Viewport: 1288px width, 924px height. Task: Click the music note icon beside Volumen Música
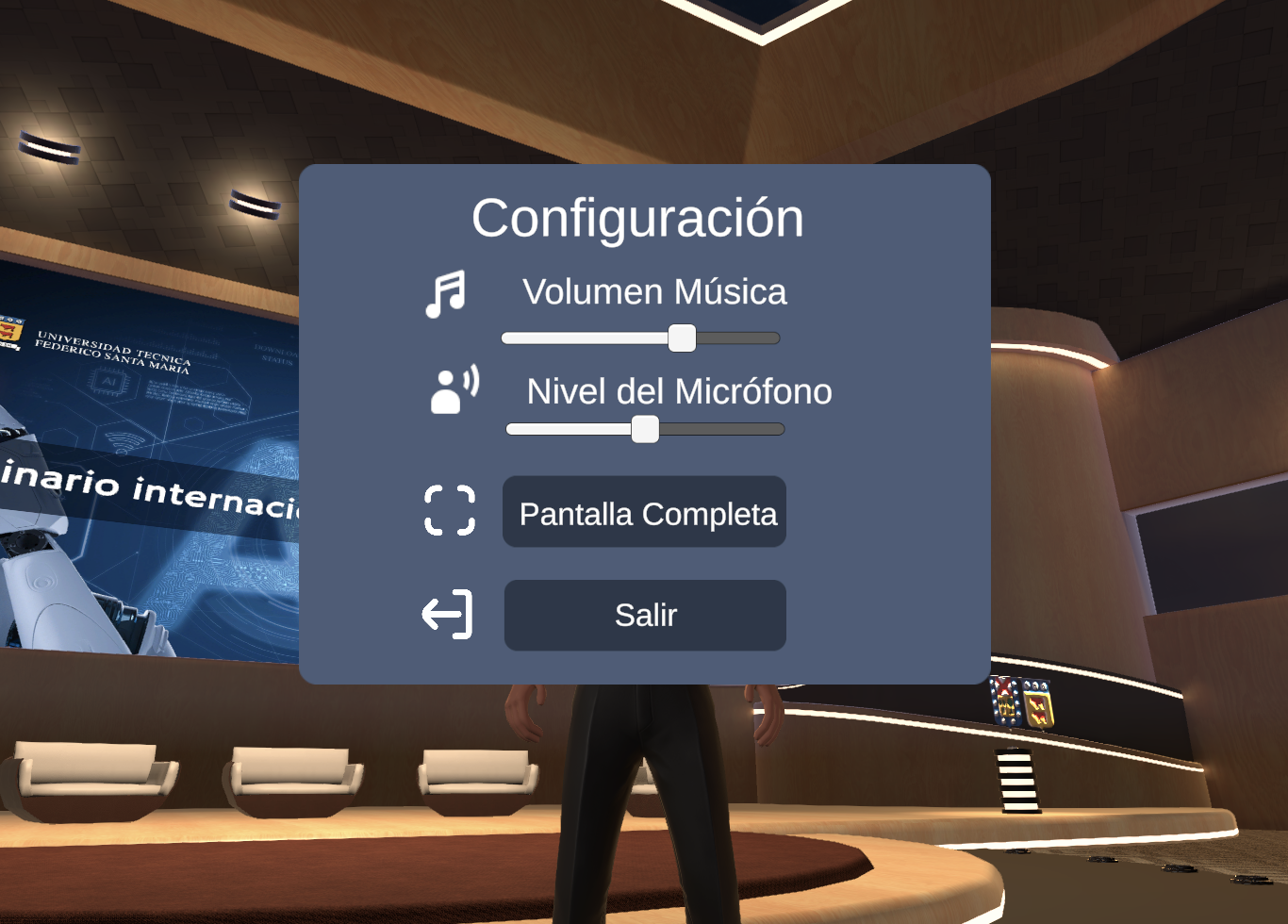point(447,290)
